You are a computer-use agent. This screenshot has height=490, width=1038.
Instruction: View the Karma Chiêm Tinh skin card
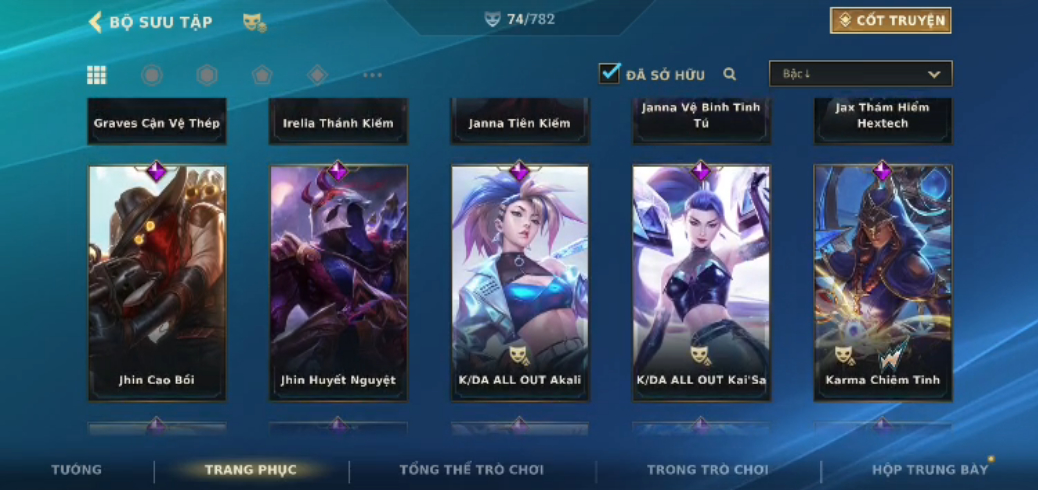click(882, 283)
